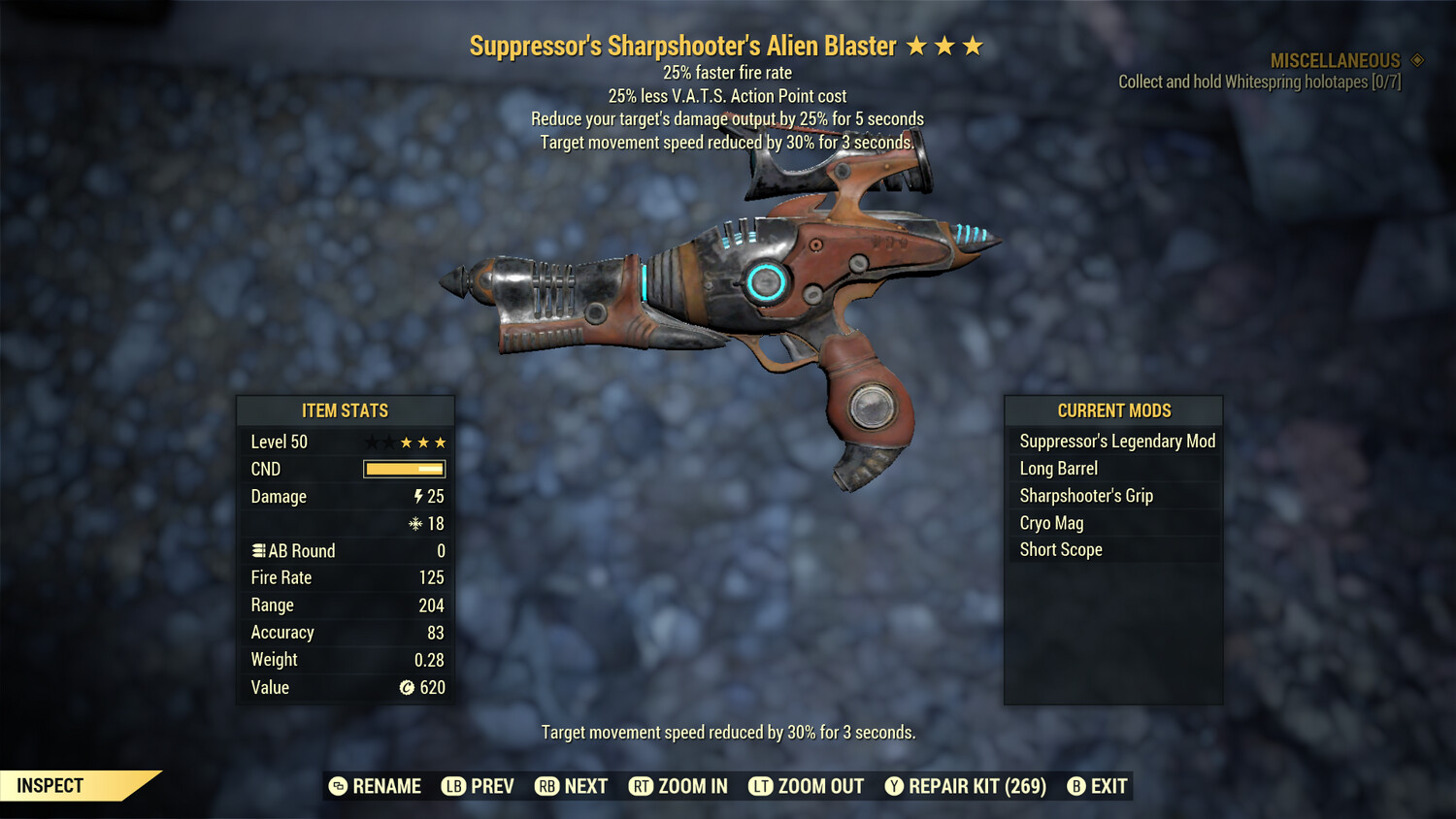The width and height of the screenshot is (1456, 819).
Task: Click the Y button prompt icon for REPAIR KIT
Action: (x=893, y=786)
